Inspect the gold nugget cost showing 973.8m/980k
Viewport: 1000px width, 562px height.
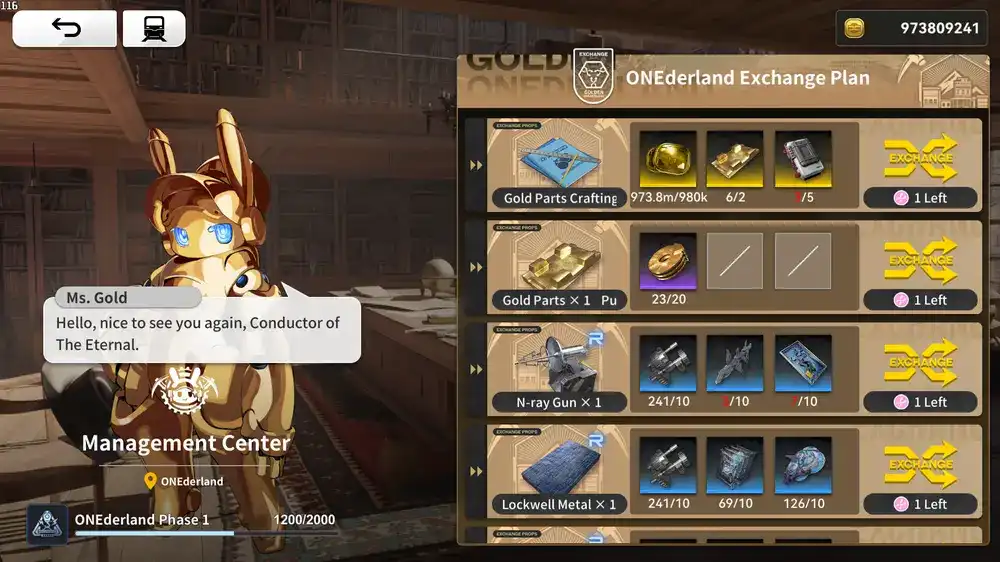click(668, 159)
